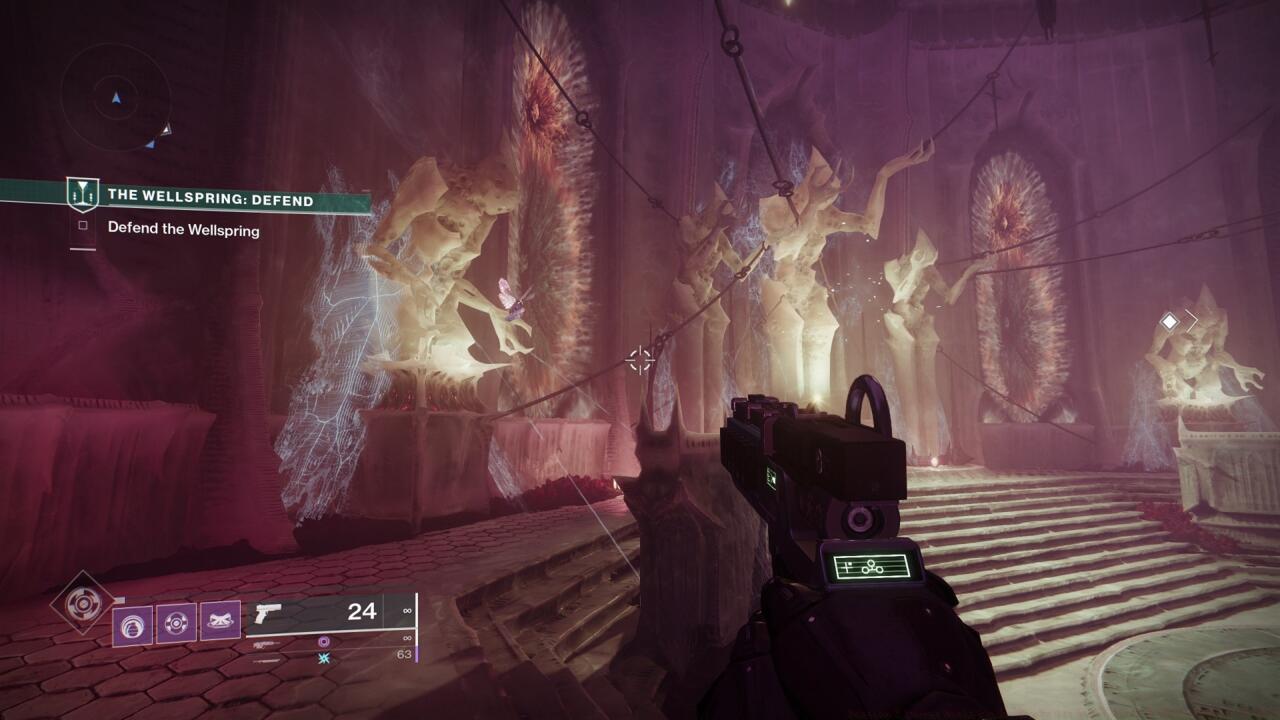The width and height of the screenshot is (1280, 720).
Task: Click the ammo count showing 24
Action: pyautogui.click(x=362, y=612)
